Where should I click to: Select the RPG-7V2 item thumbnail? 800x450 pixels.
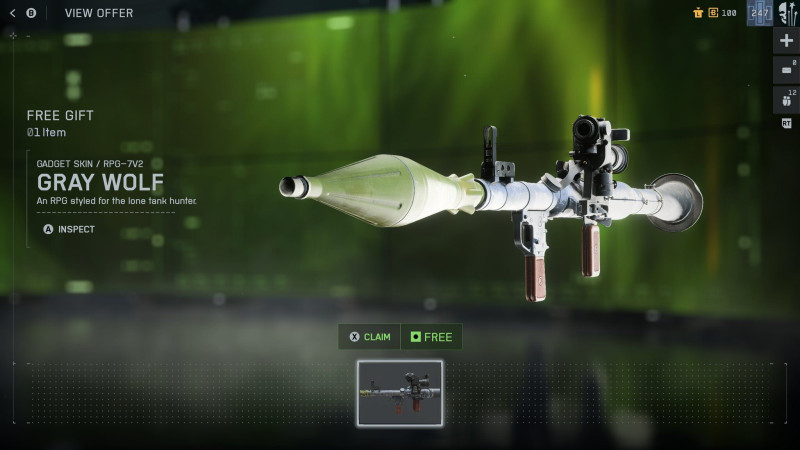tap(400, 394)
